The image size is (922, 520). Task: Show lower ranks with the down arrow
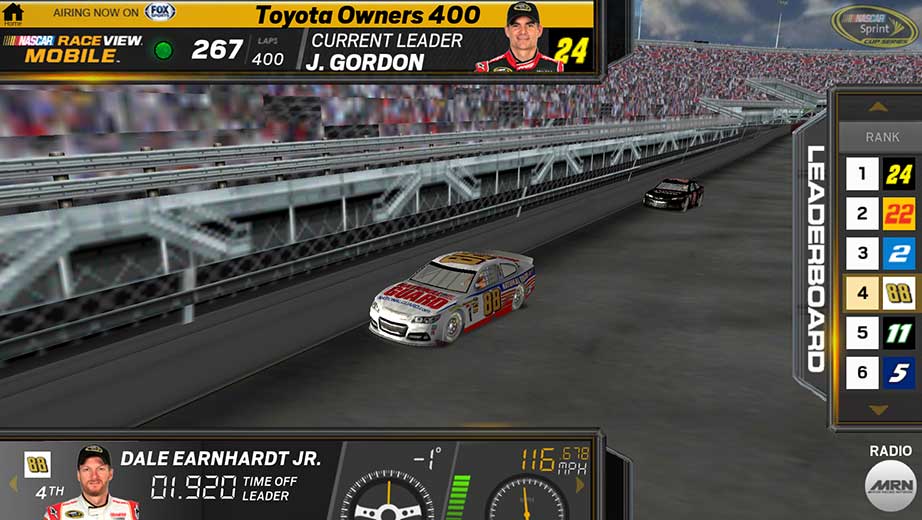pos(878,410)
